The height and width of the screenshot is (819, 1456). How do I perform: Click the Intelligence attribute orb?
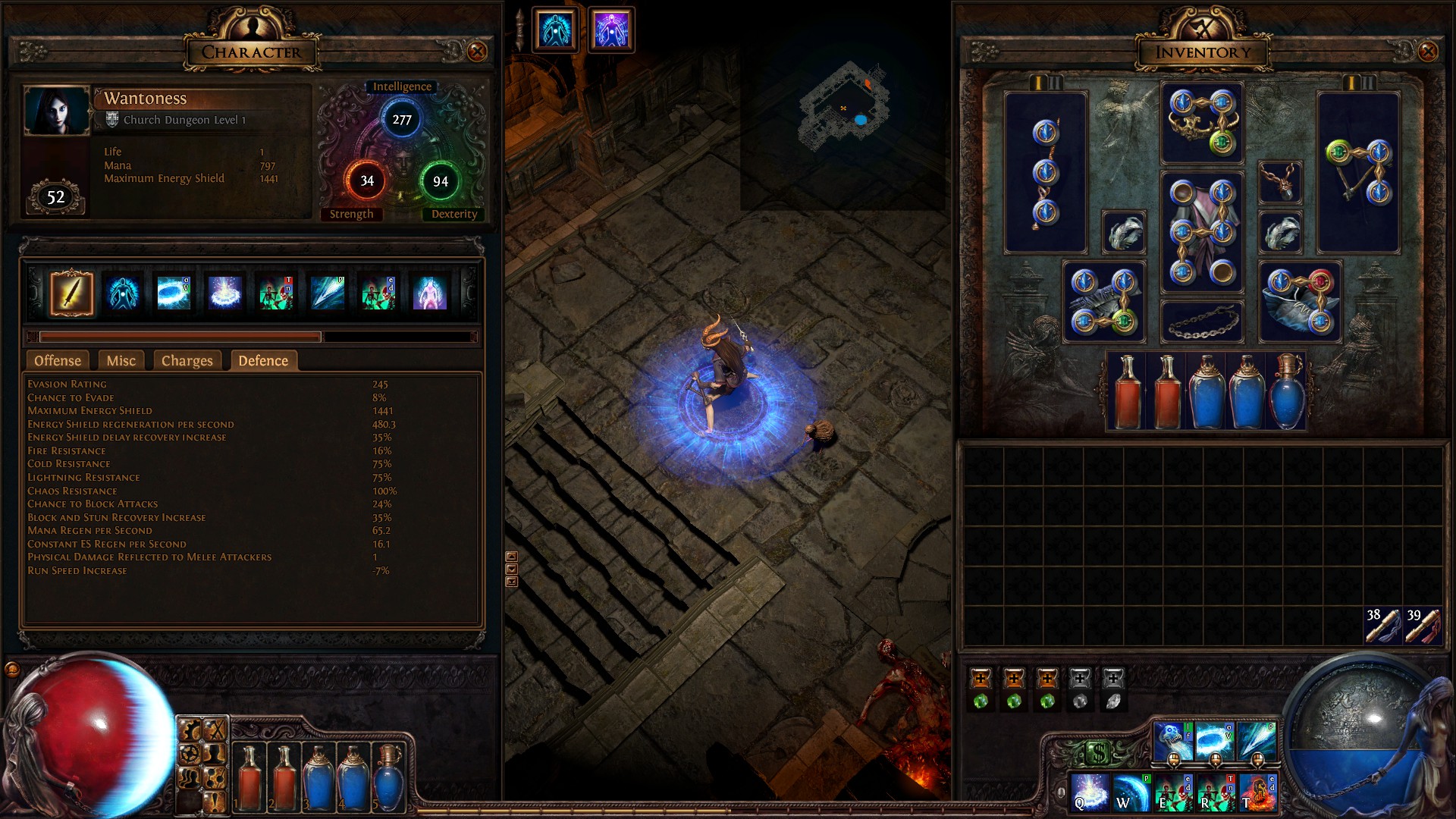coord(401,120)
